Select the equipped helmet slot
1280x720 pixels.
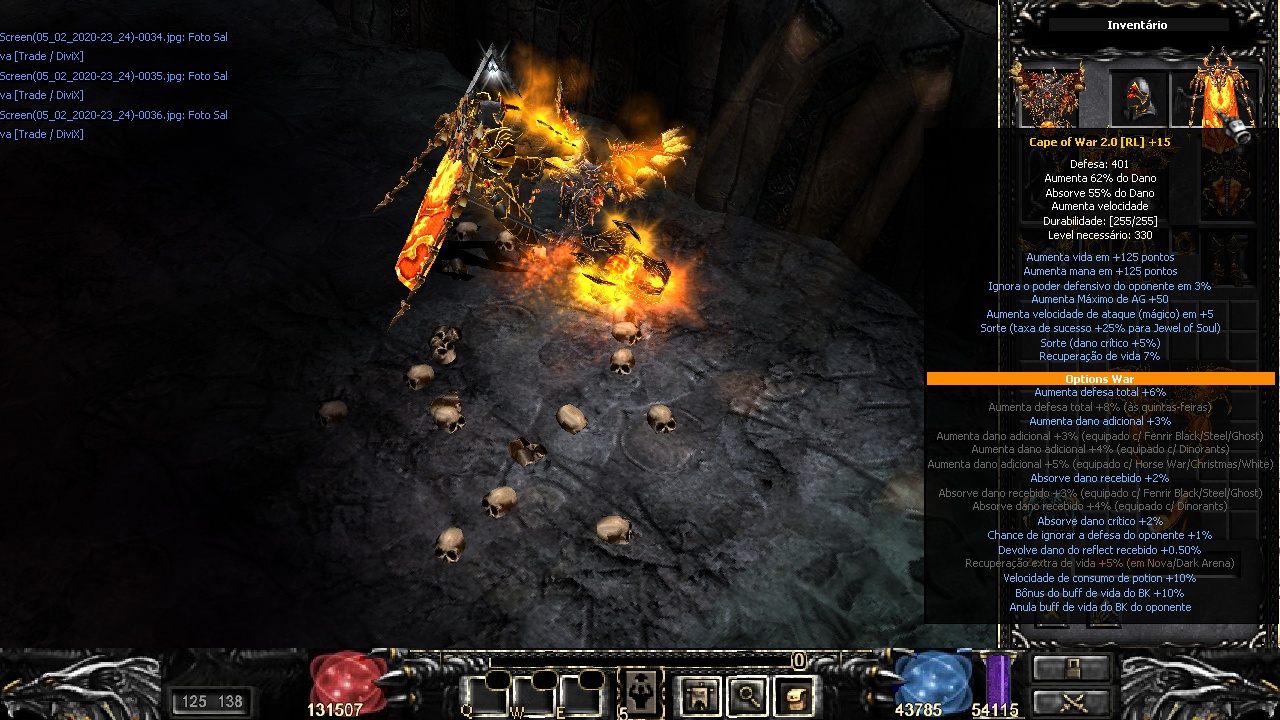point(1141,98)
